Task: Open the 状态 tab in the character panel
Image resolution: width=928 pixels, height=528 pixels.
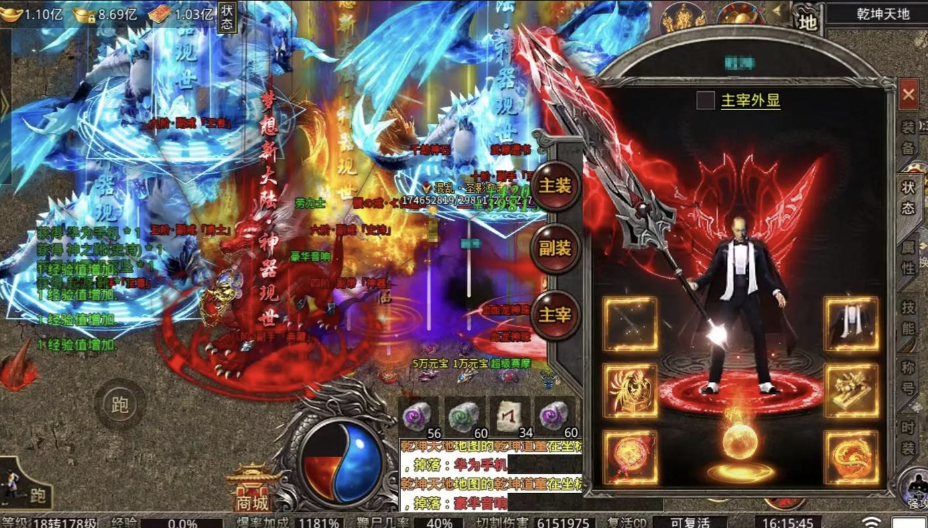Action: (x=908, y=197)
